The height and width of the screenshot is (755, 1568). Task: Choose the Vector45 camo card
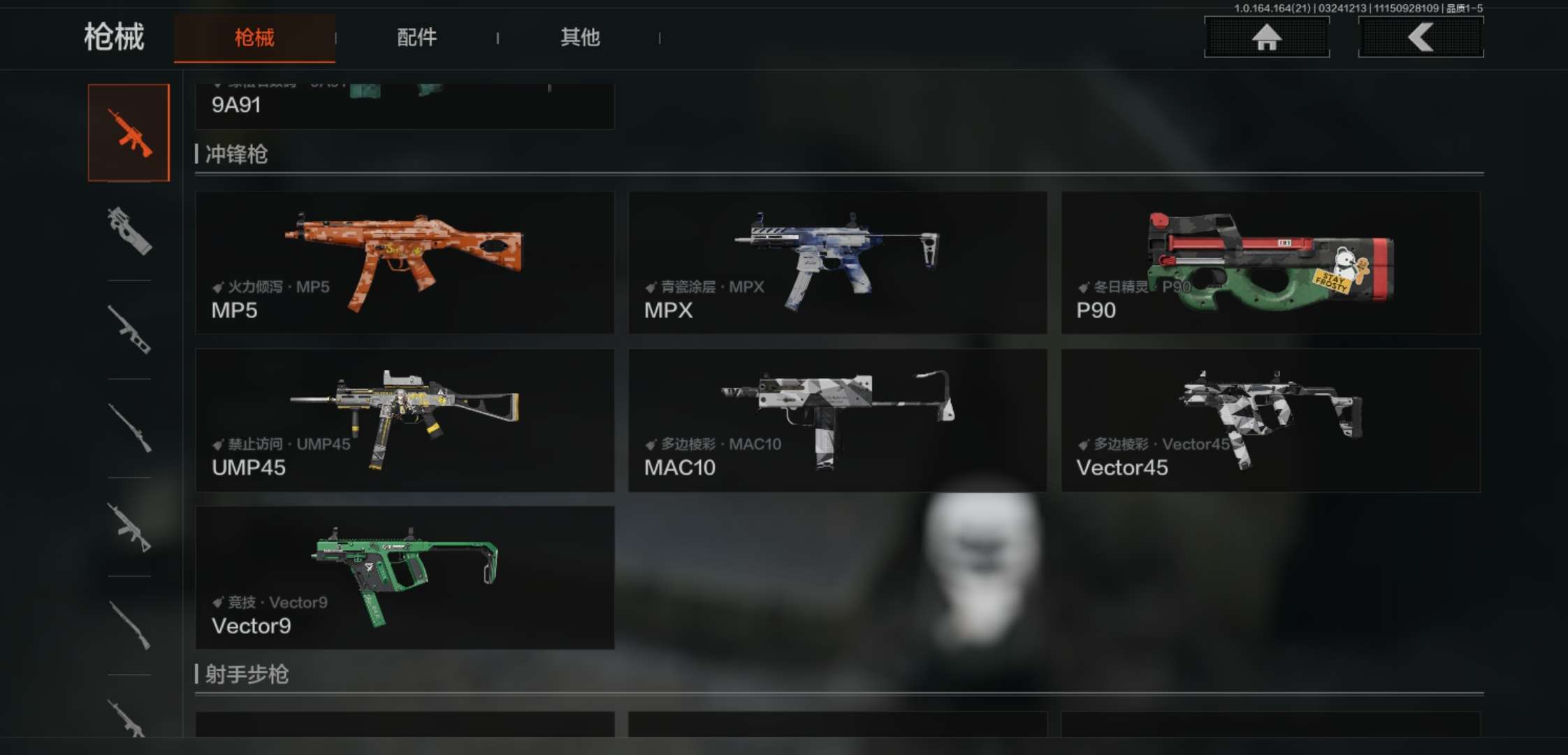(x=1270, y=419)
